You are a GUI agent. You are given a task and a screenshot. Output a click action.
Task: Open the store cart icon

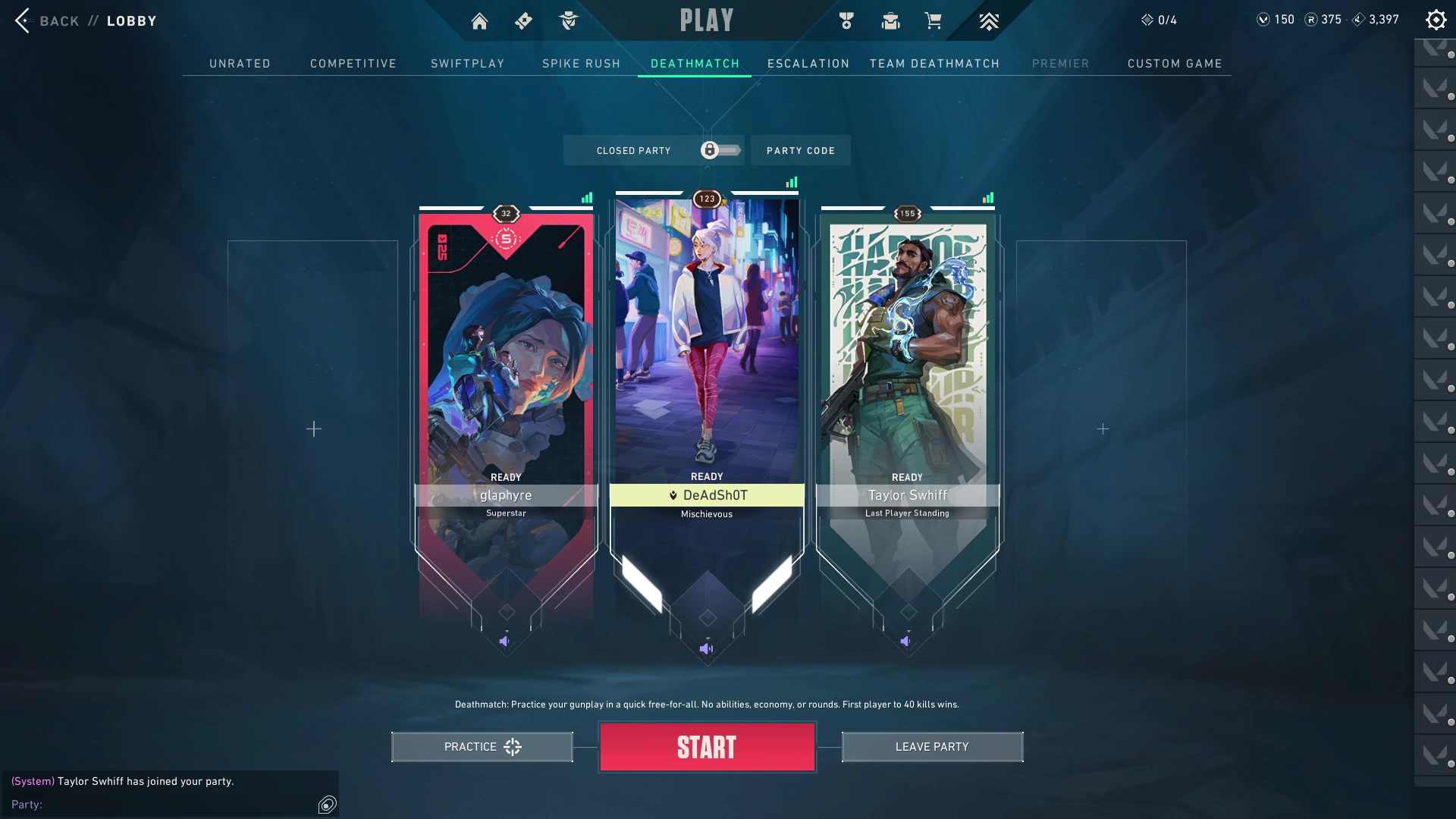[934, 20]
